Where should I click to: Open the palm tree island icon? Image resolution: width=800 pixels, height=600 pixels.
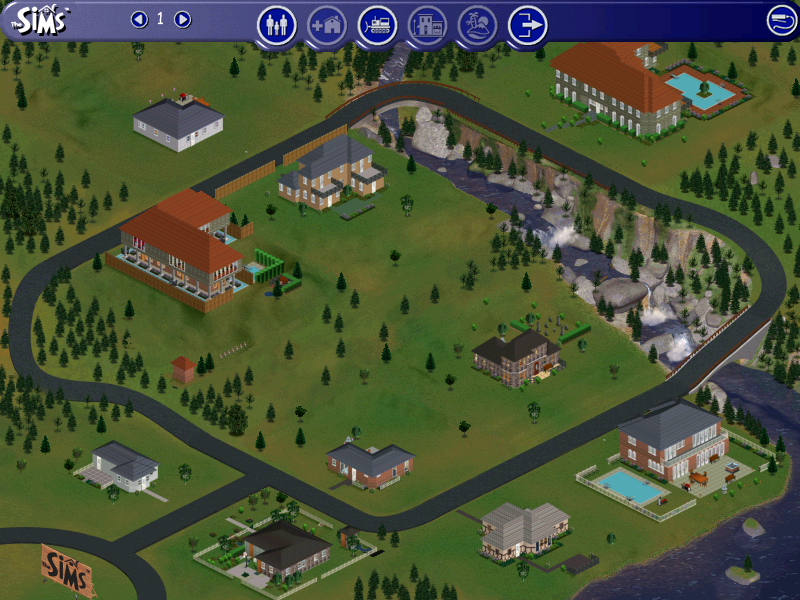pos(477,25)
